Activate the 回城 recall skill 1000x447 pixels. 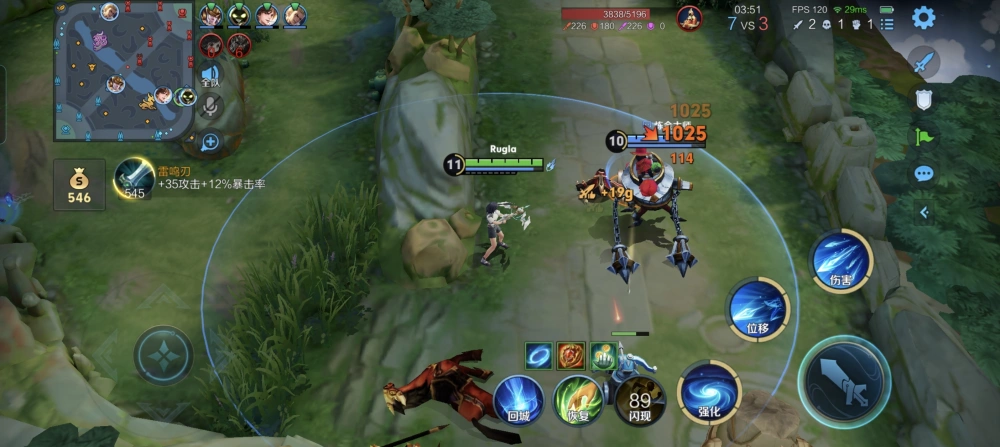click(518, 397)
